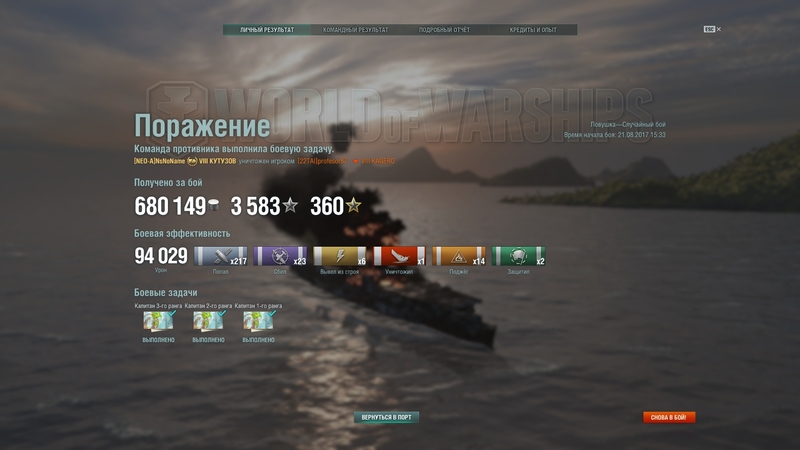Choose the red Уничтожил ribbon
Screen dimensions: 800x450
(x=400, y=257)
